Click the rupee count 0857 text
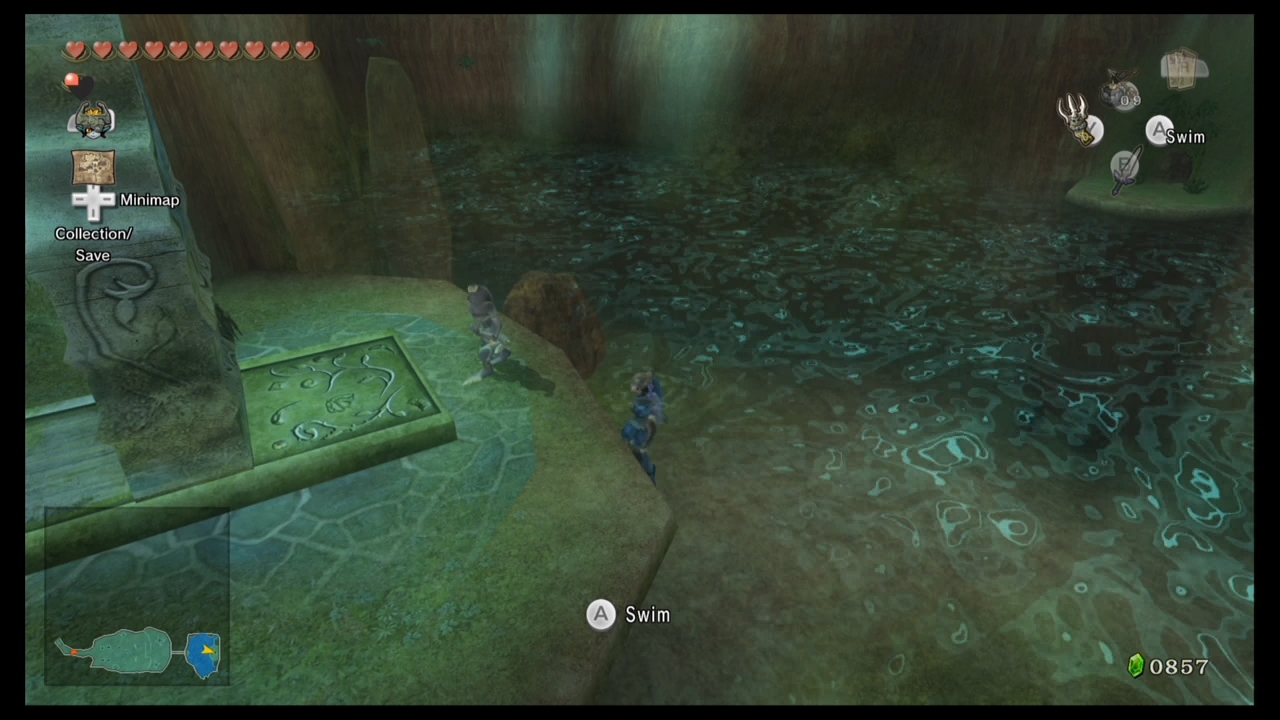 1179,667
